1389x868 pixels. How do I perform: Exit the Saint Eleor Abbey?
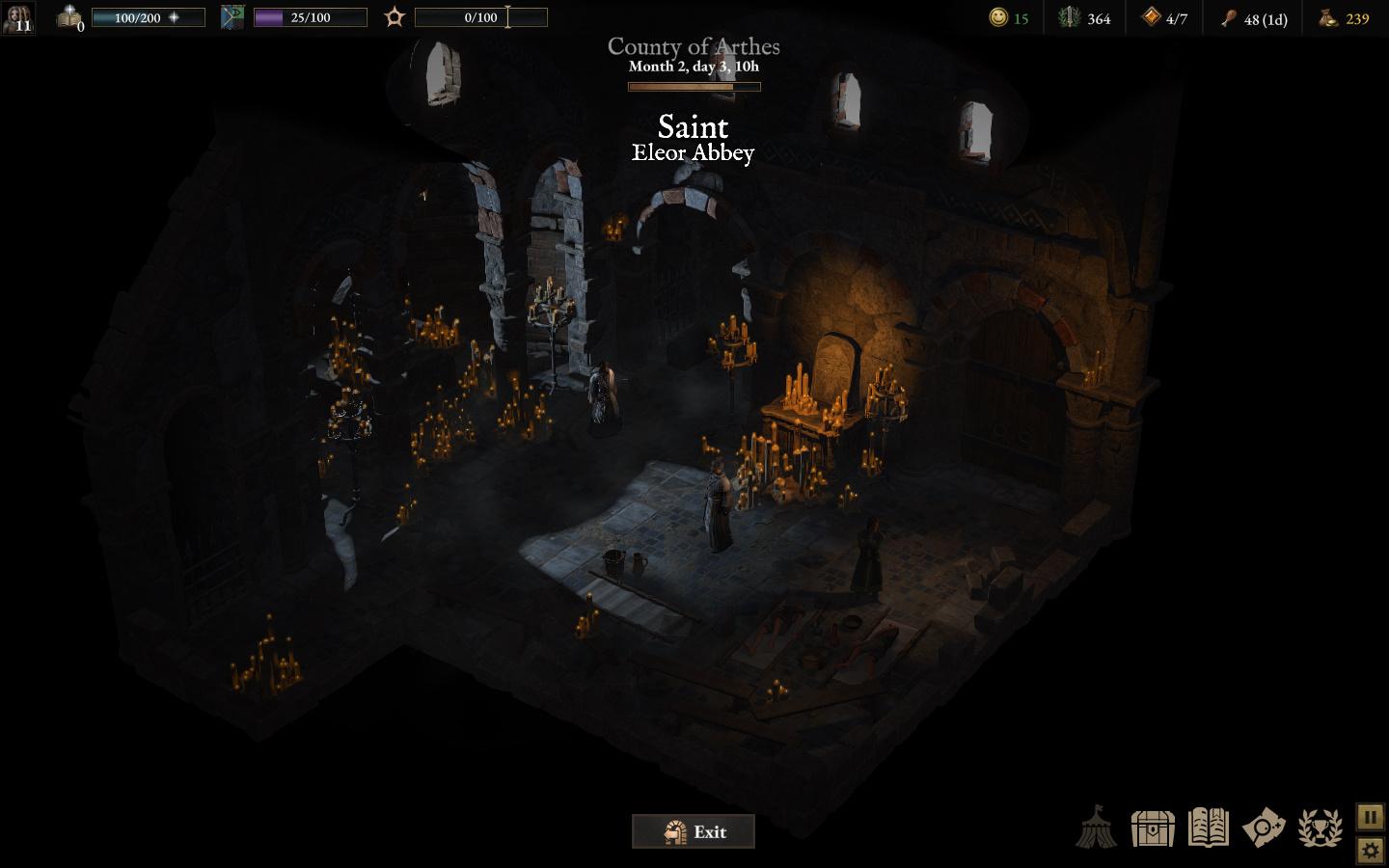tap(693, 831)
